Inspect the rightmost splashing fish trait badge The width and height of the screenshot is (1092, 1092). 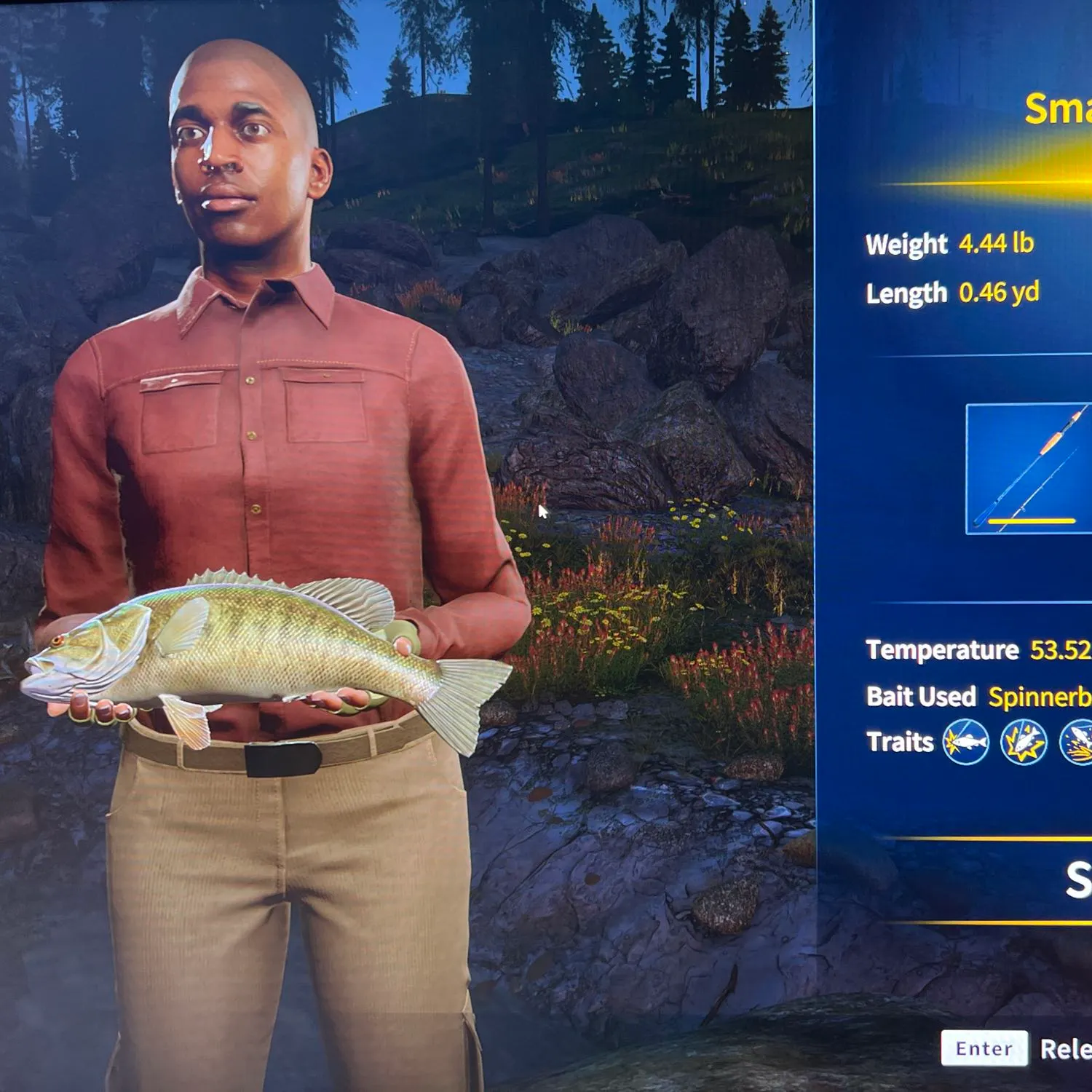tap(1085, 743)
